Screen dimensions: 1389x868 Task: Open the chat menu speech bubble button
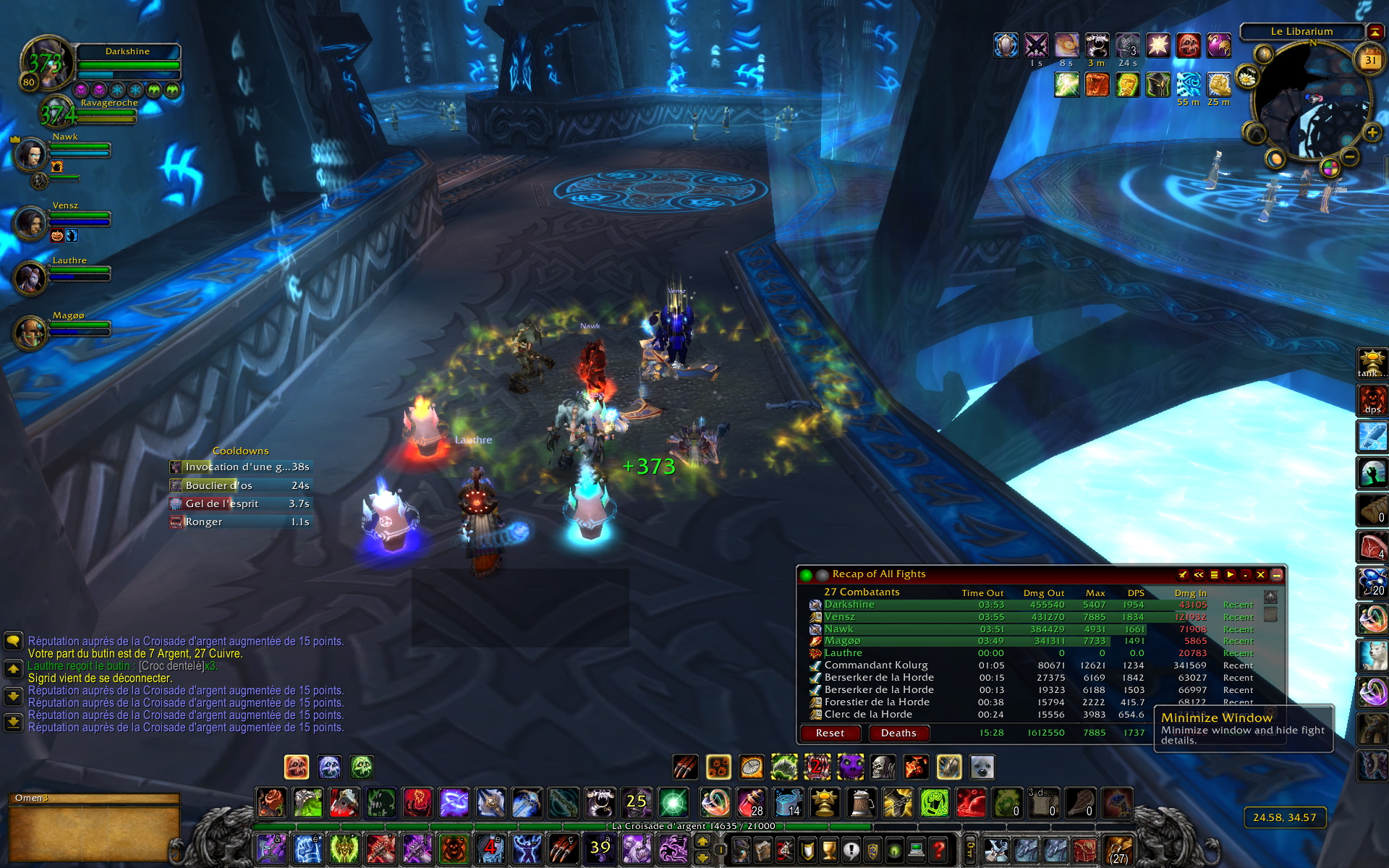click(x=13, y=642)
